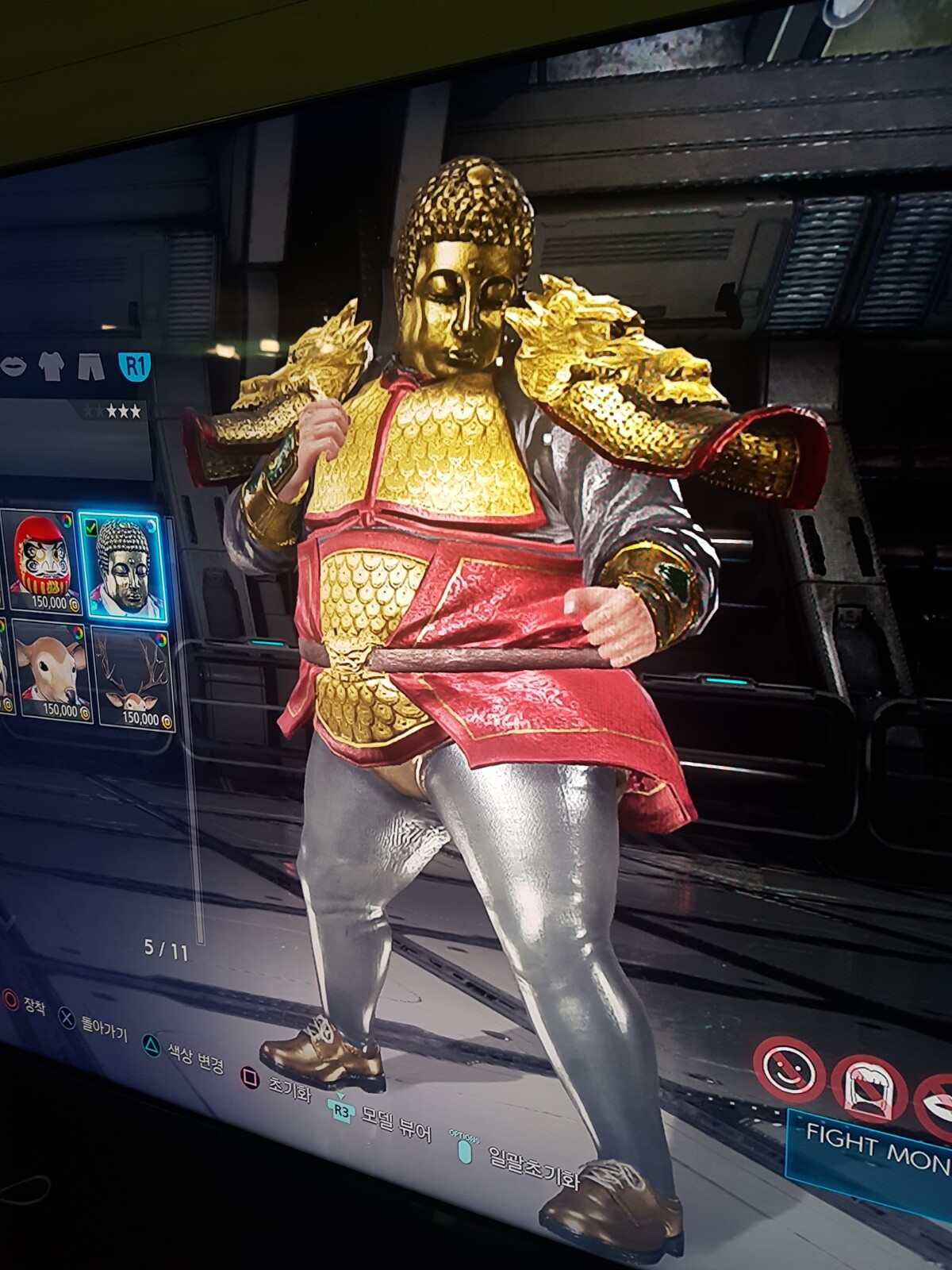
Task: Switch to the pants lower body category
Action: click(x=91, y=367)
